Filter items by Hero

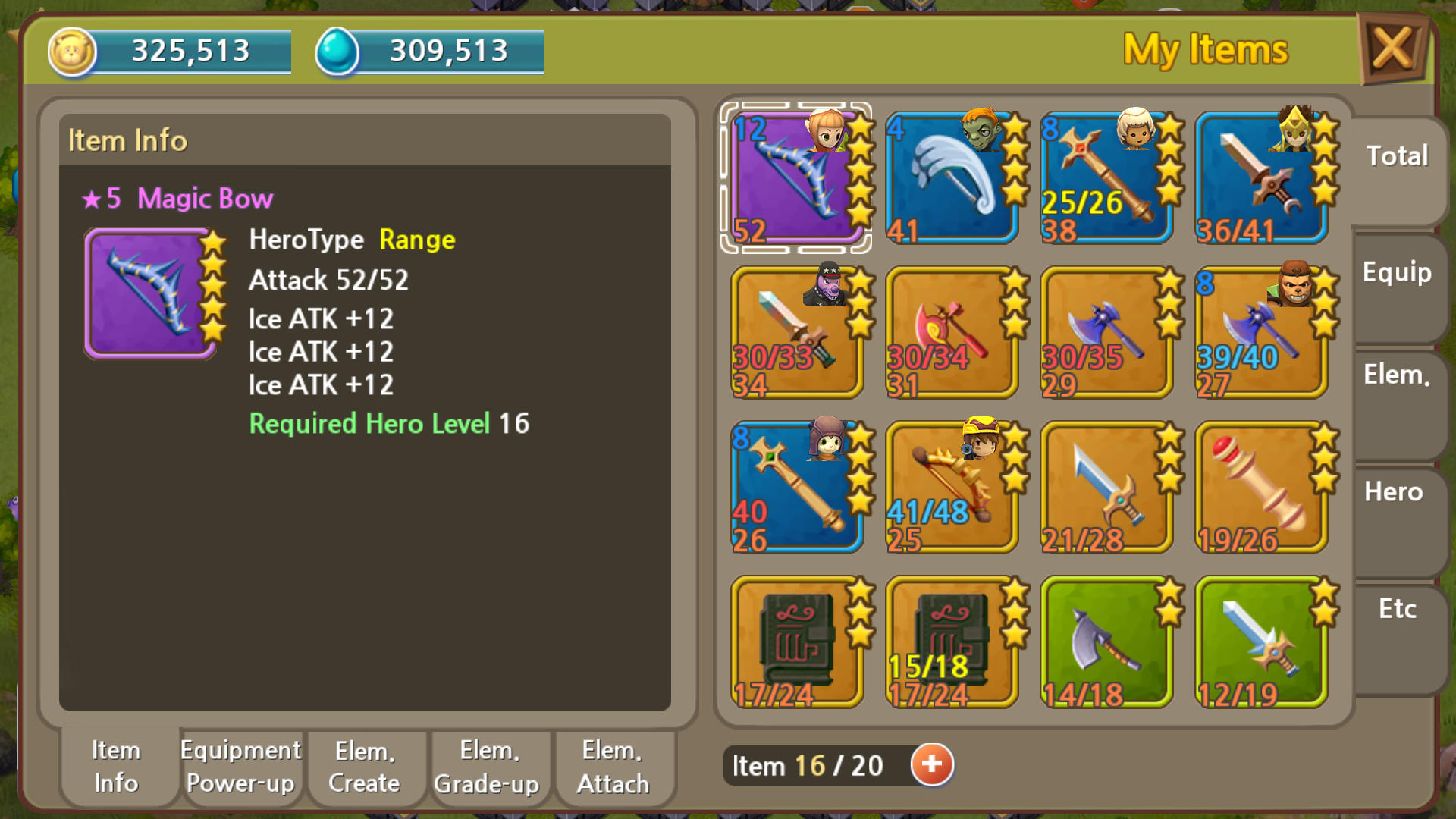(1394, 493)
